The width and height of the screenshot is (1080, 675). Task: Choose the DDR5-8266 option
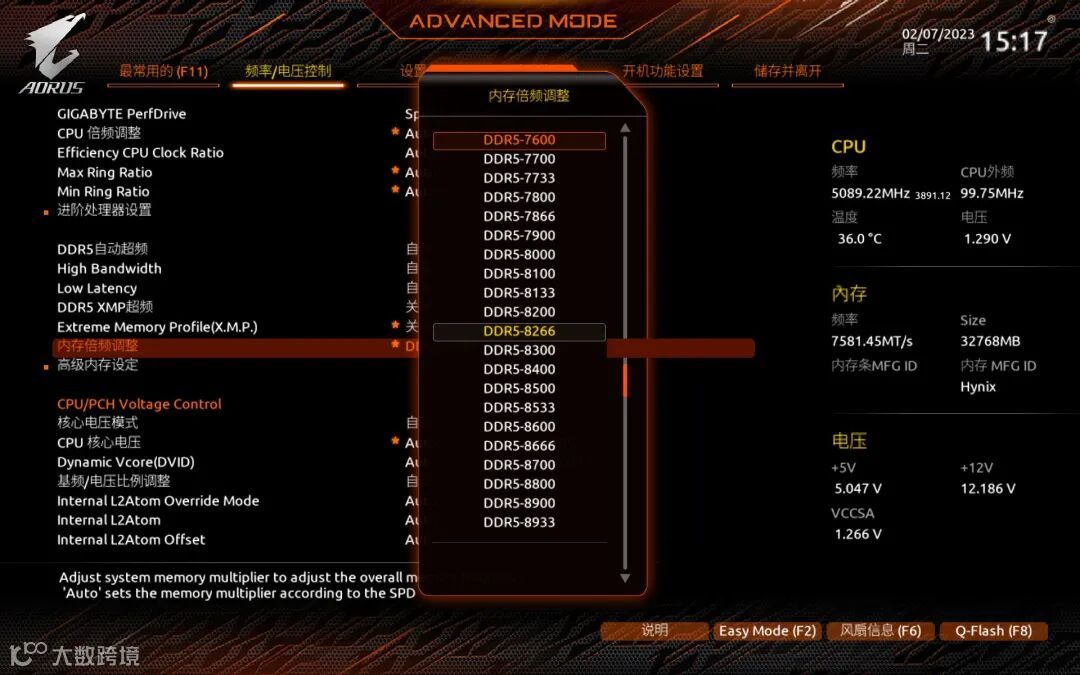[x=519, y=331]
